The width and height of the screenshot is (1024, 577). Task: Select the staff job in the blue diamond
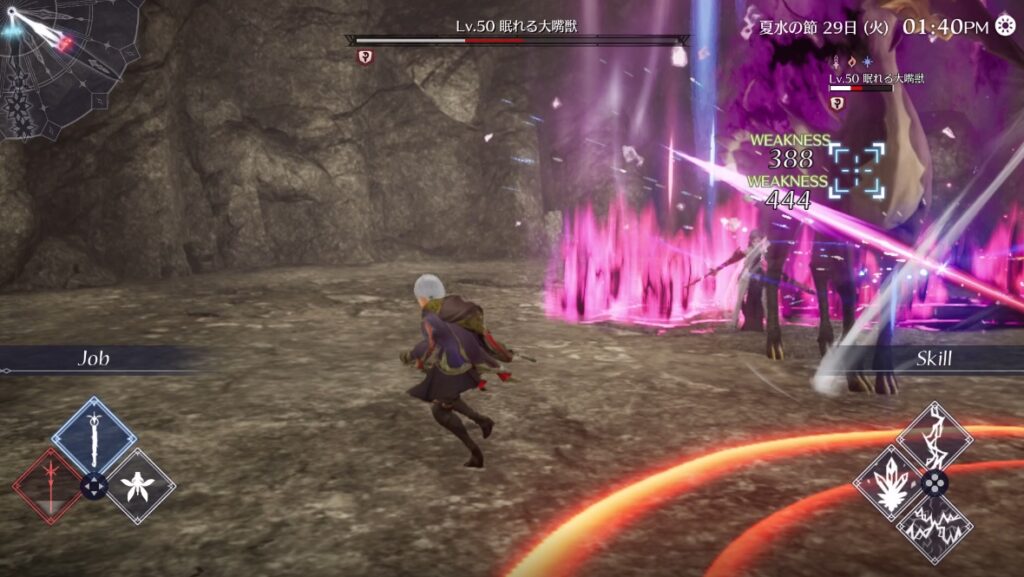(94, 438)
